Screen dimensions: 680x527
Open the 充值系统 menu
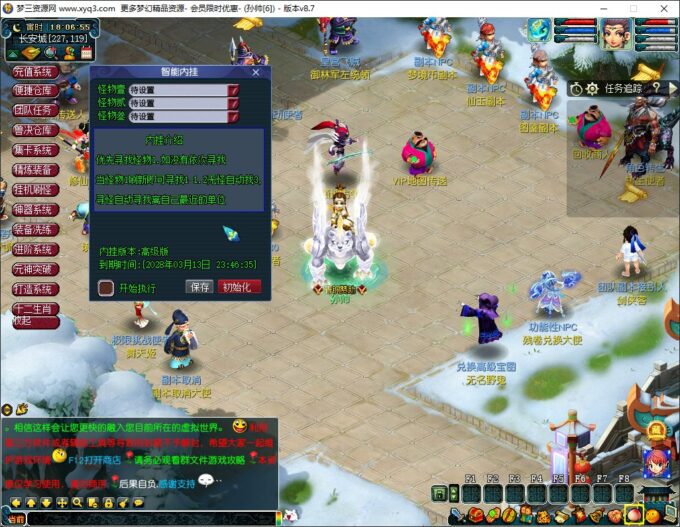(x=33, y=72)
